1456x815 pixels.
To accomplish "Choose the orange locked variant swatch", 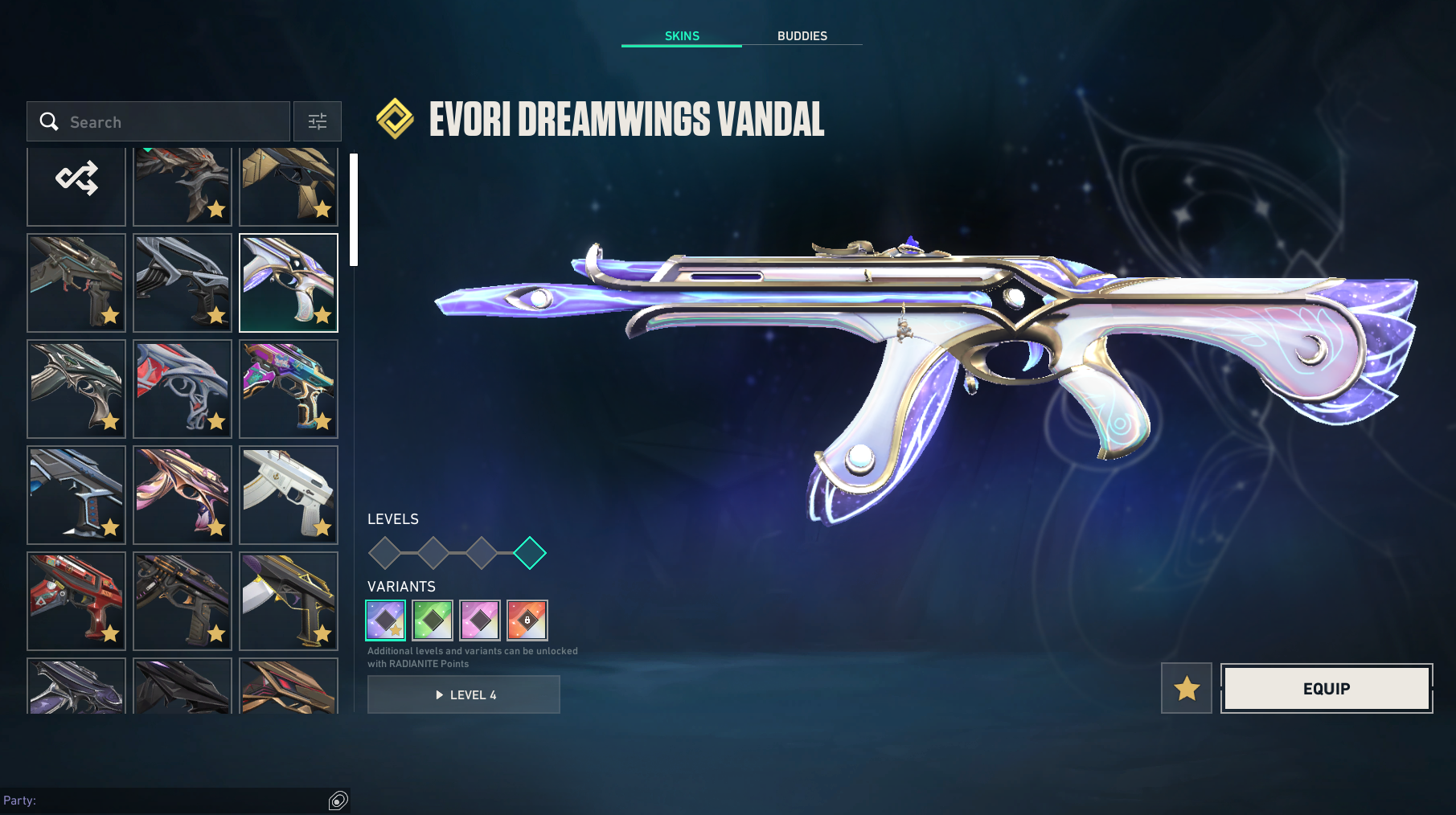I will point(527,620).
